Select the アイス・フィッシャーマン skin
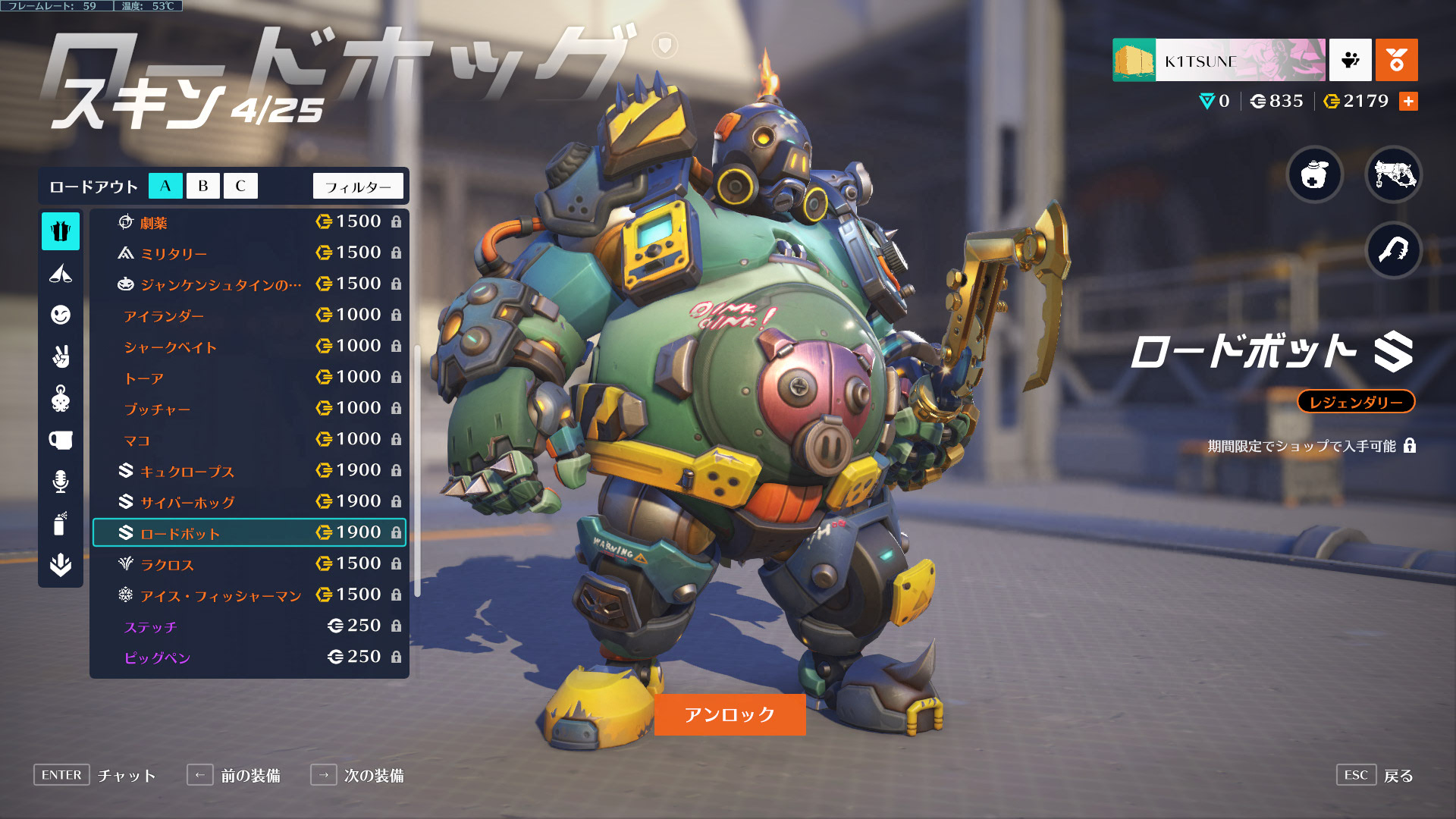This screenshot has height=819, width=1456. [x=249, y=595]
